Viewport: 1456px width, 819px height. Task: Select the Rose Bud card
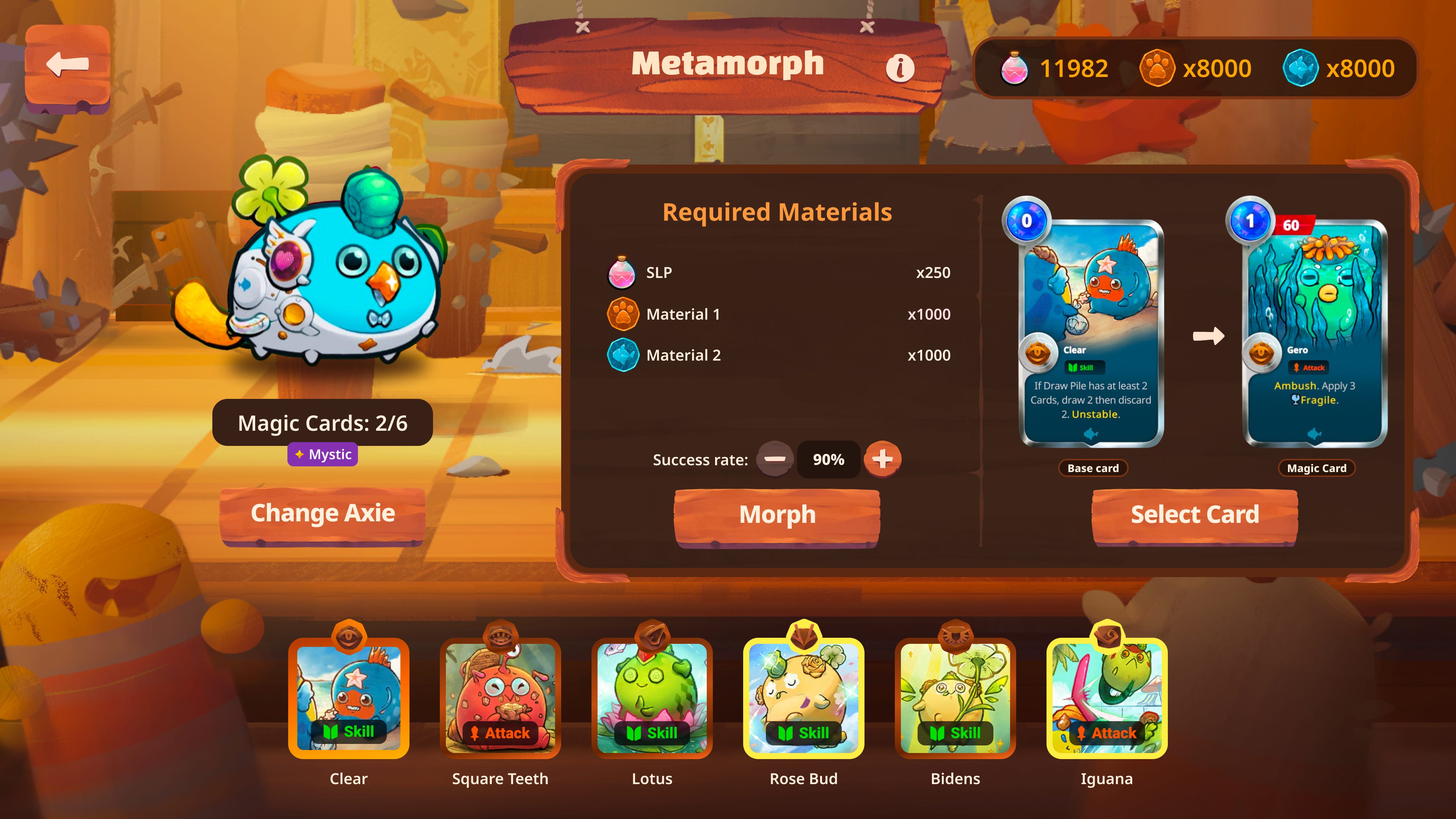coord(803,698)
